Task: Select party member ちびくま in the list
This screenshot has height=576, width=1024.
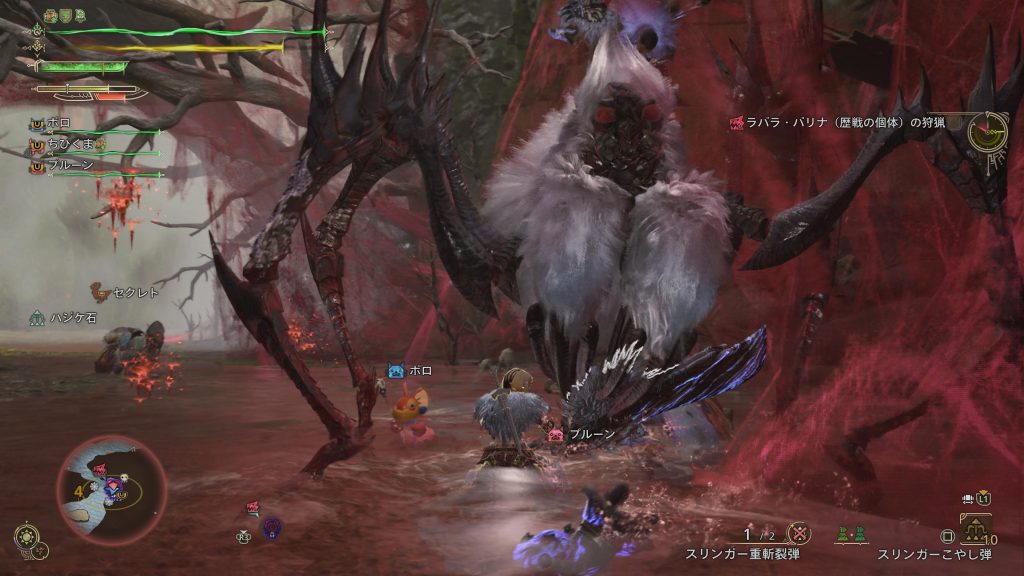Action: click(70, 145)
